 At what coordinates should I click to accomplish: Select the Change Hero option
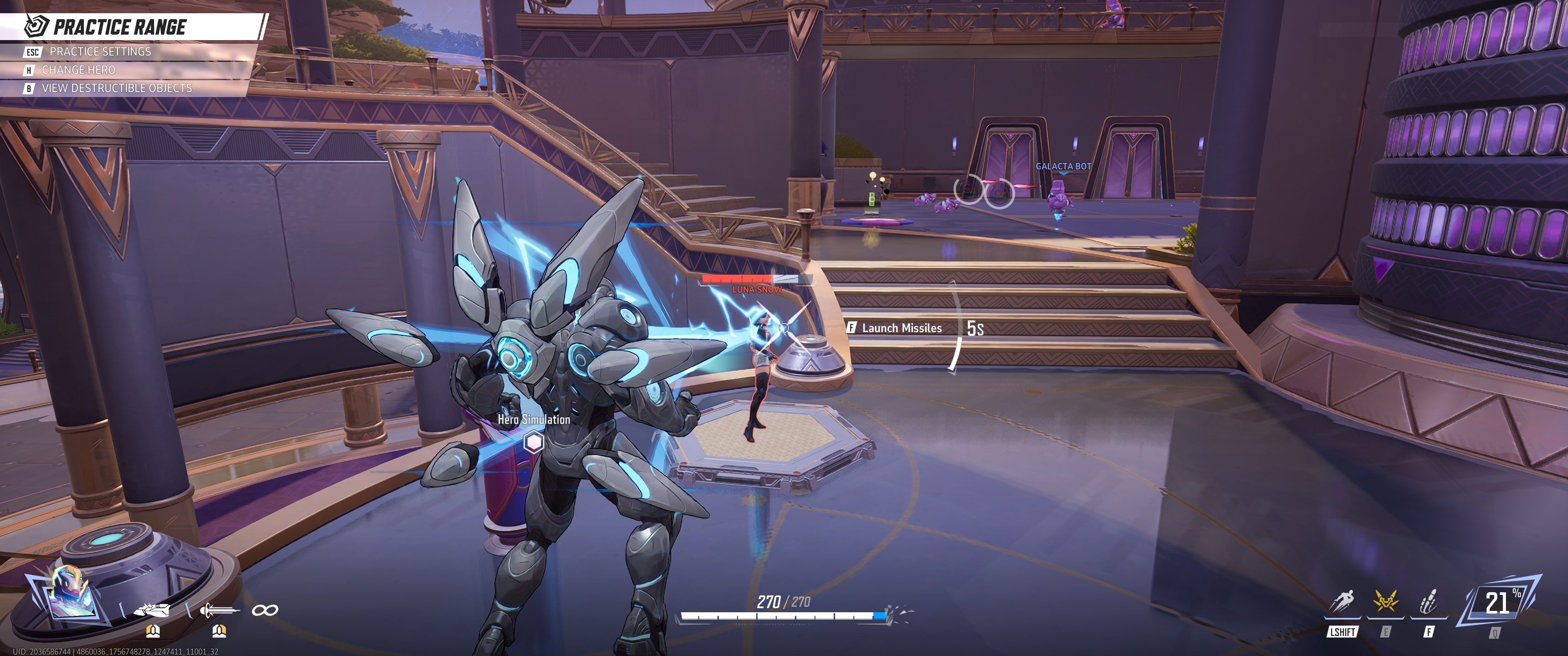pyautogui.click(x=78, y=70)
